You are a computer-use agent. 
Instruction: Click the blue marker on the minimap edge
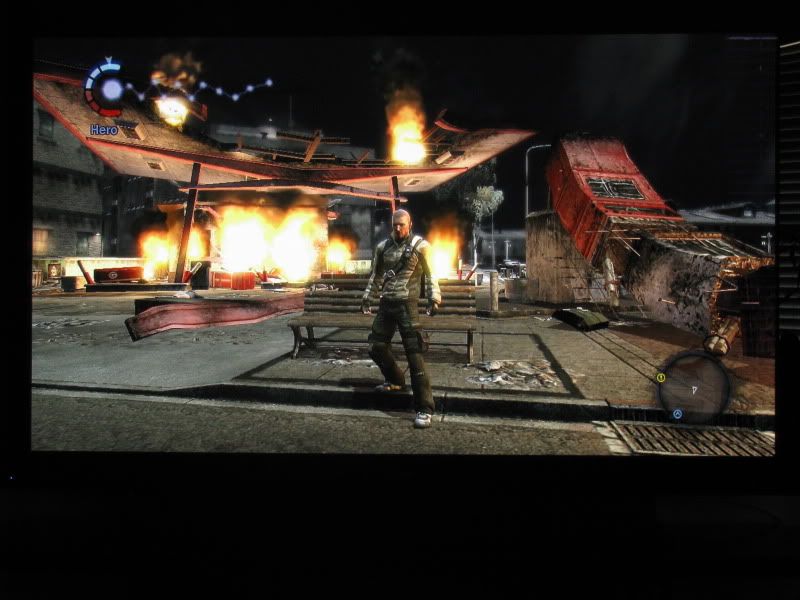[x=677, y=413]
